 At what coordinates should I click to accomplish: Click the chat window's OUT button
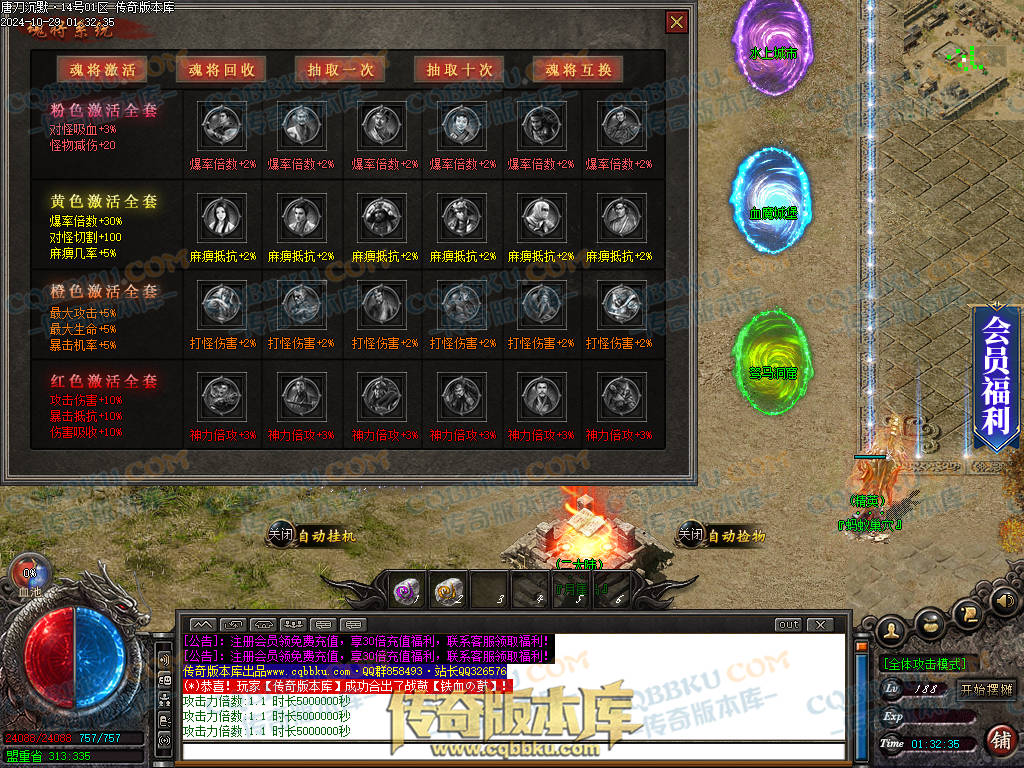789,625
